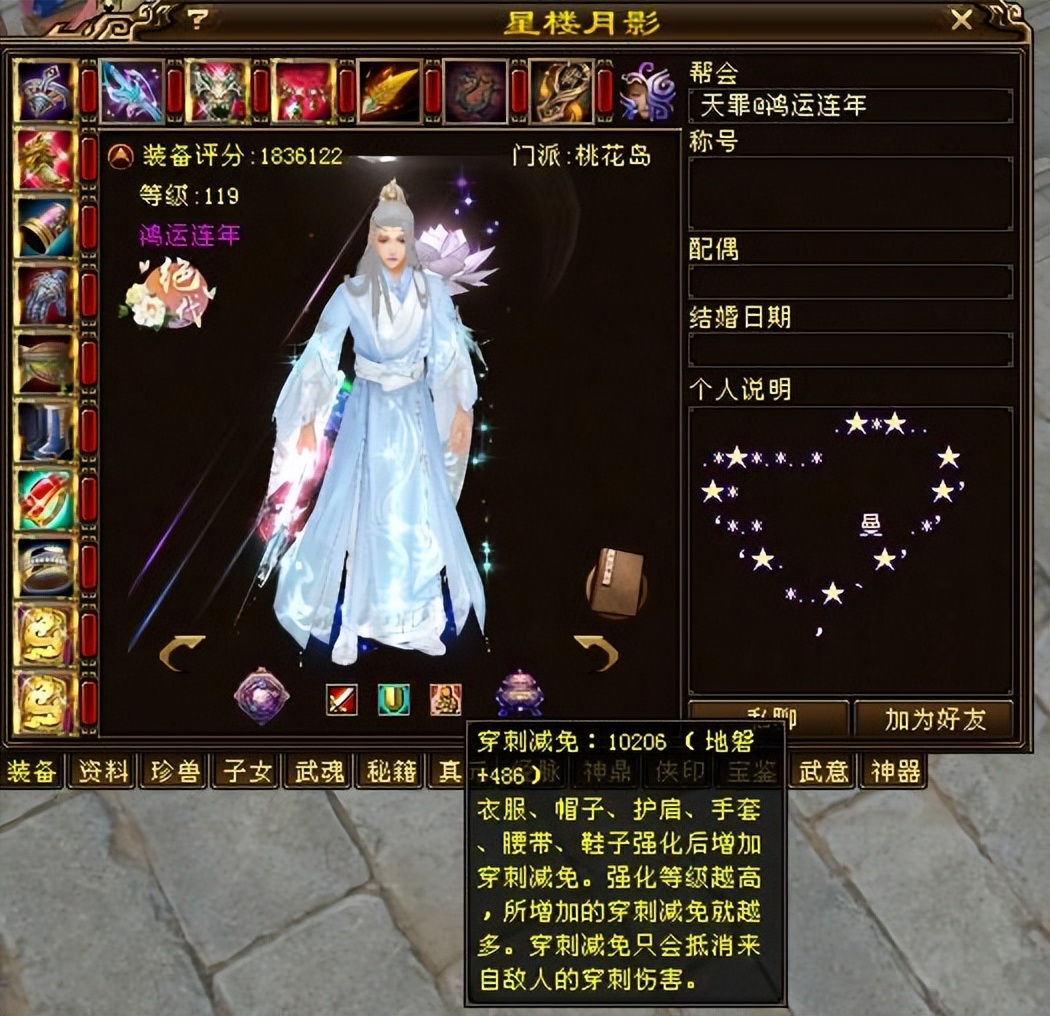1050x1016 pixels.
Task: Close the 星楼月影 character window
Action: (961, 19)
